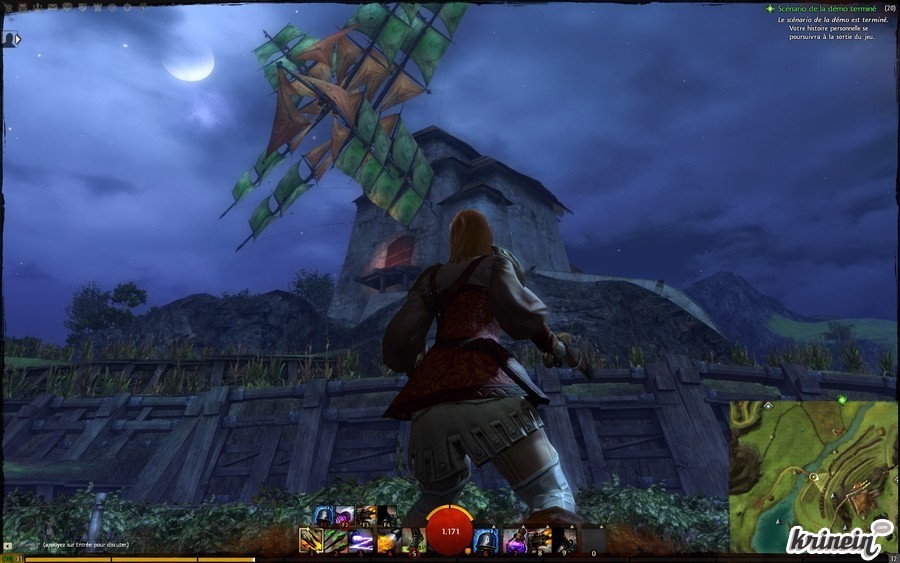
Task: Trigger the F3 turret toolbelt skill
Action: 366,516
